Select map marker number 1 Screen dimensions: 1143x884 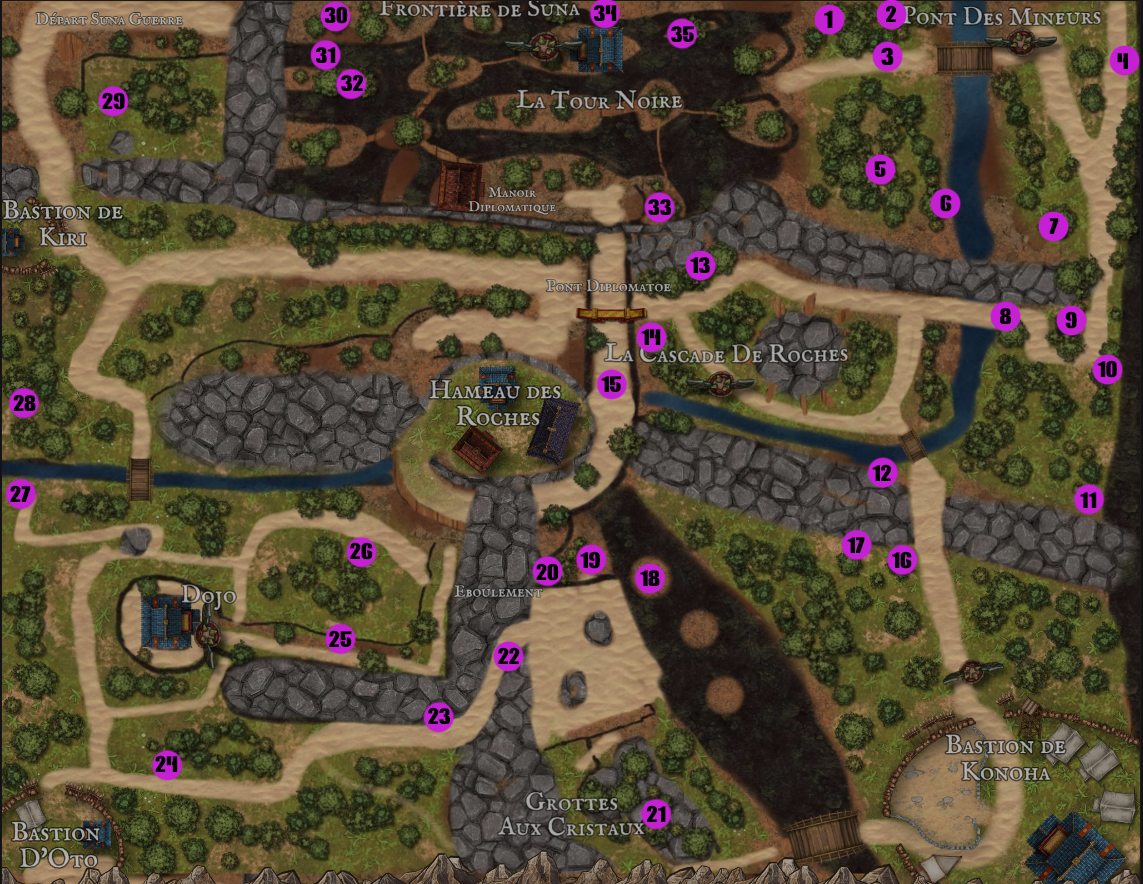828,19
